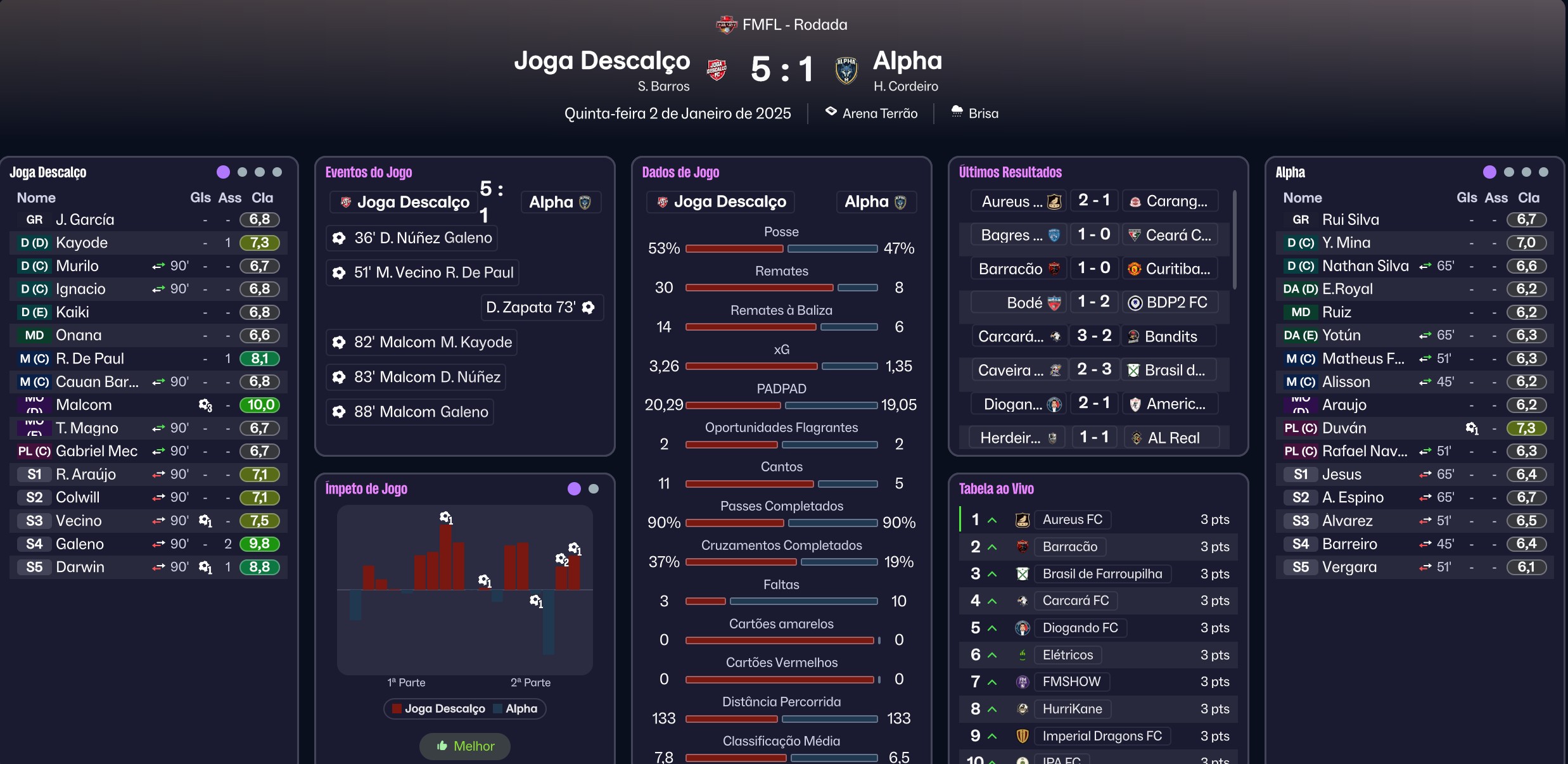The image size is (1568, 764).
Task: Open the Carcará 3-2 Bandits result
Action: point(1093,336)
